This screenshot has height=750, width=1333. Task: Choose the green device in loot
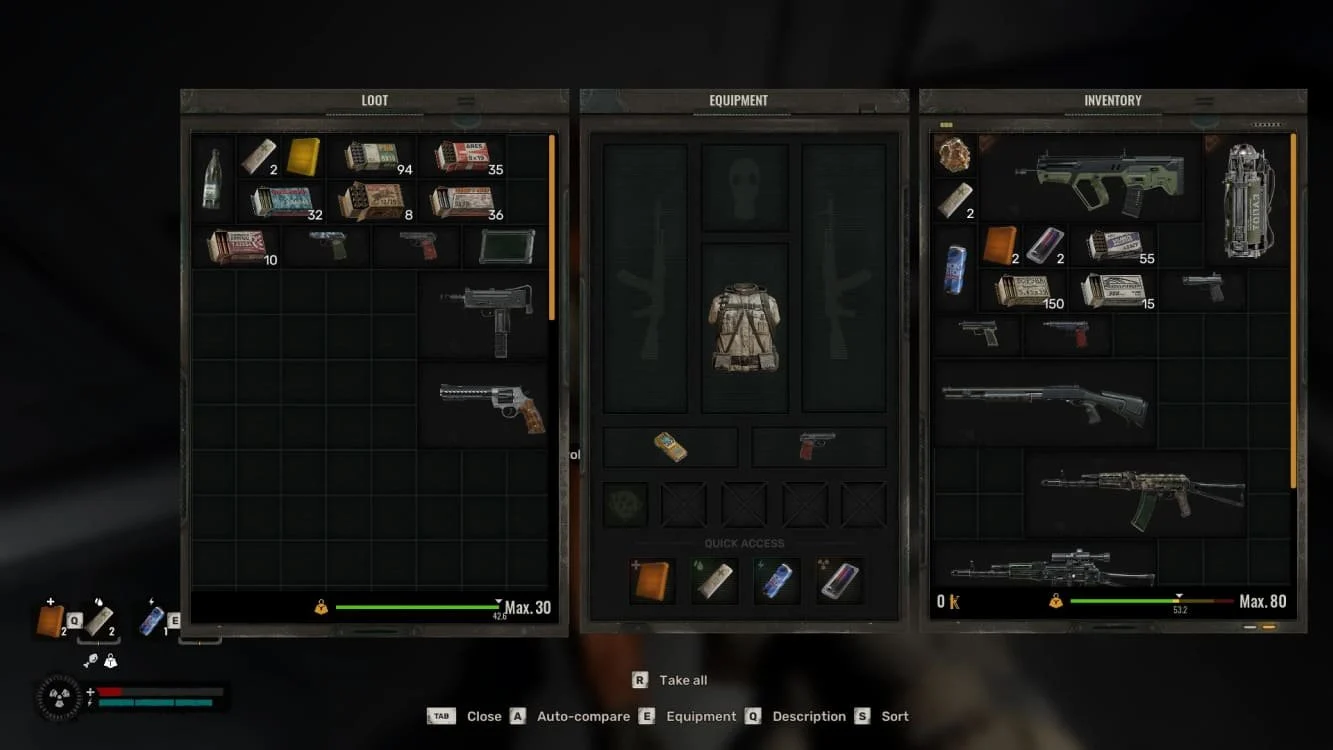pyautogui.click(x=506, y=246)
